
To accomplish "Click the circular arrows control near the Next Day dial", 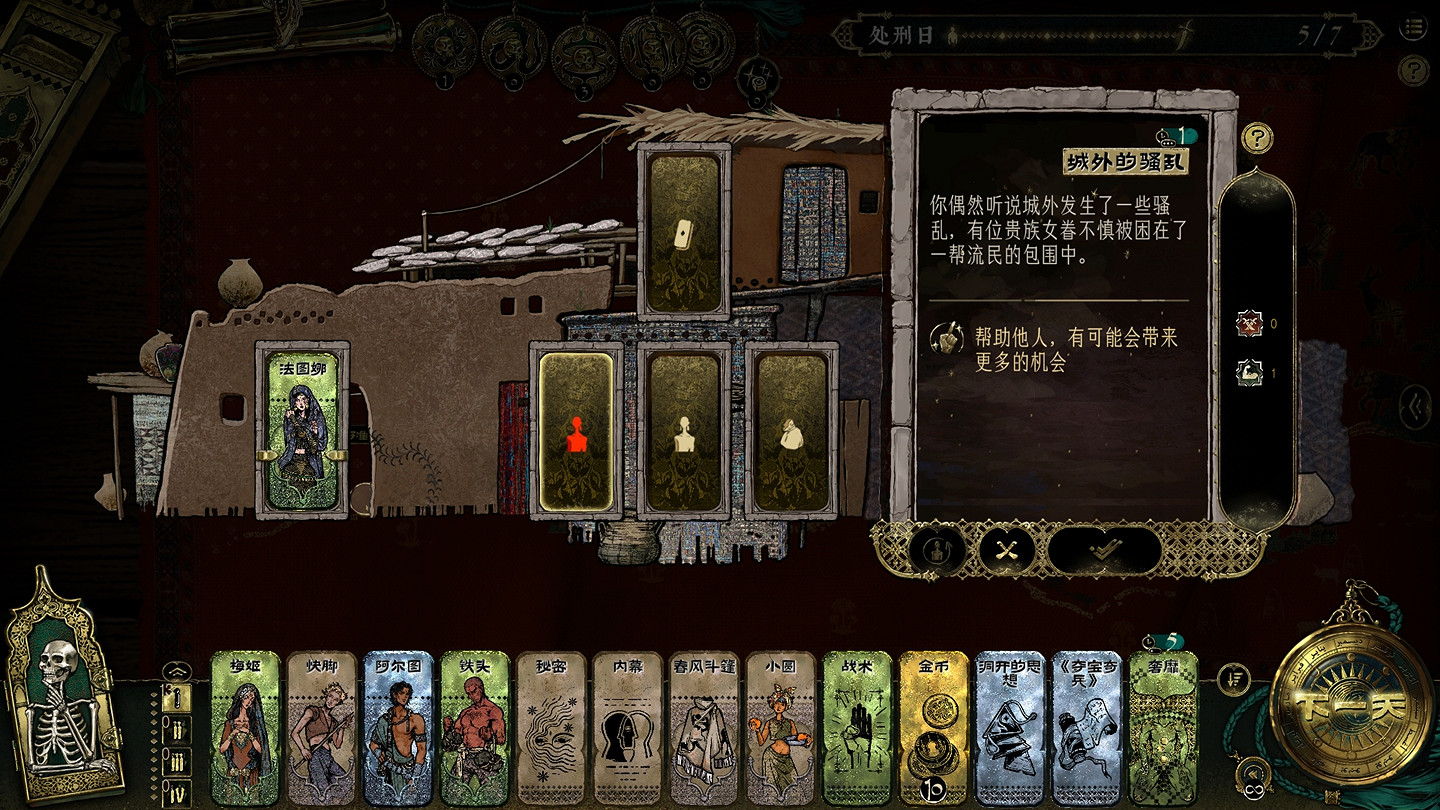I will point(1253,772).
